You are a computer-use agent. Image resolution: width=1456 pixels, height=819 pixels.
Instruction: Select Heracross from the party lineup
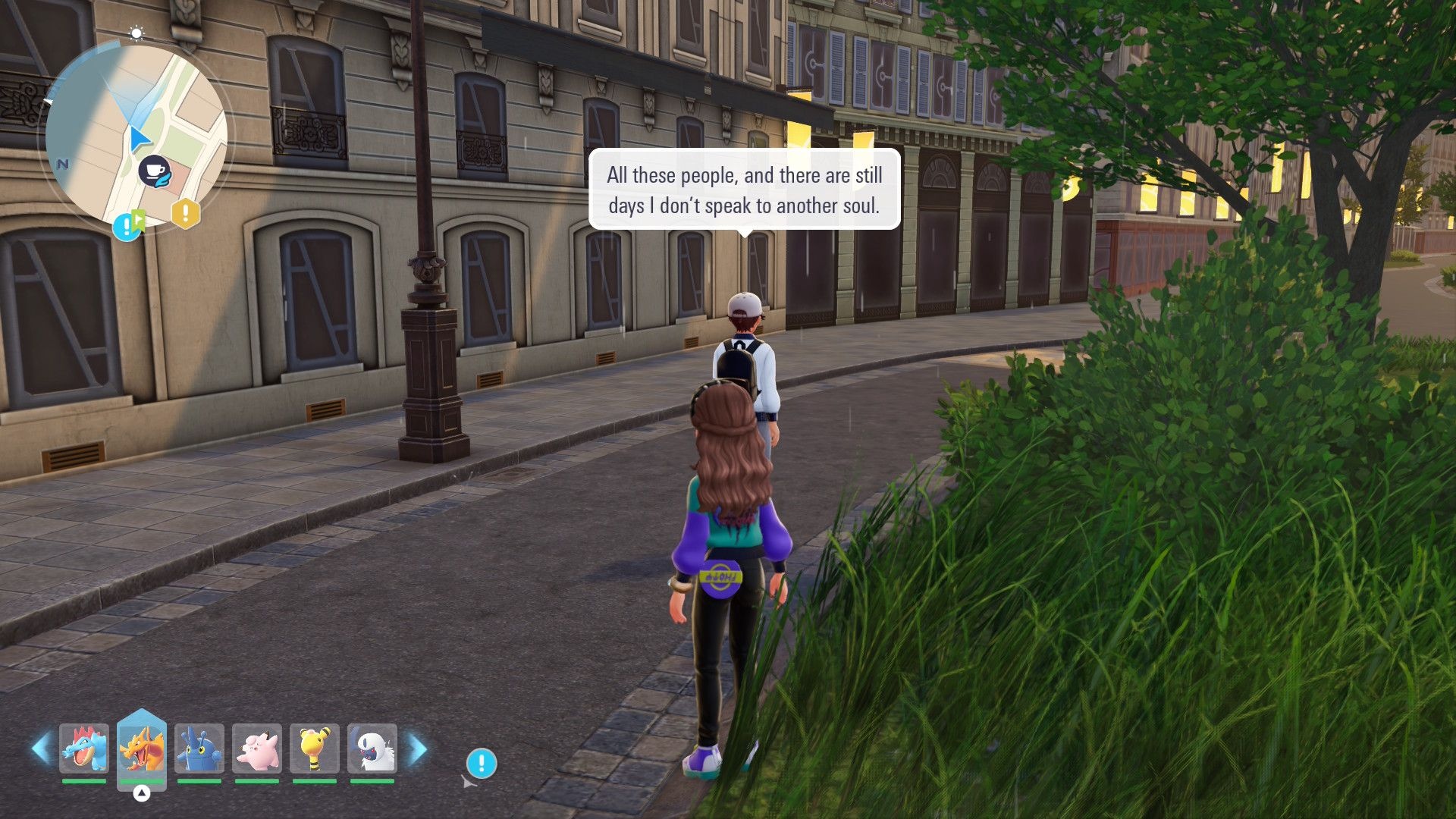199,748
